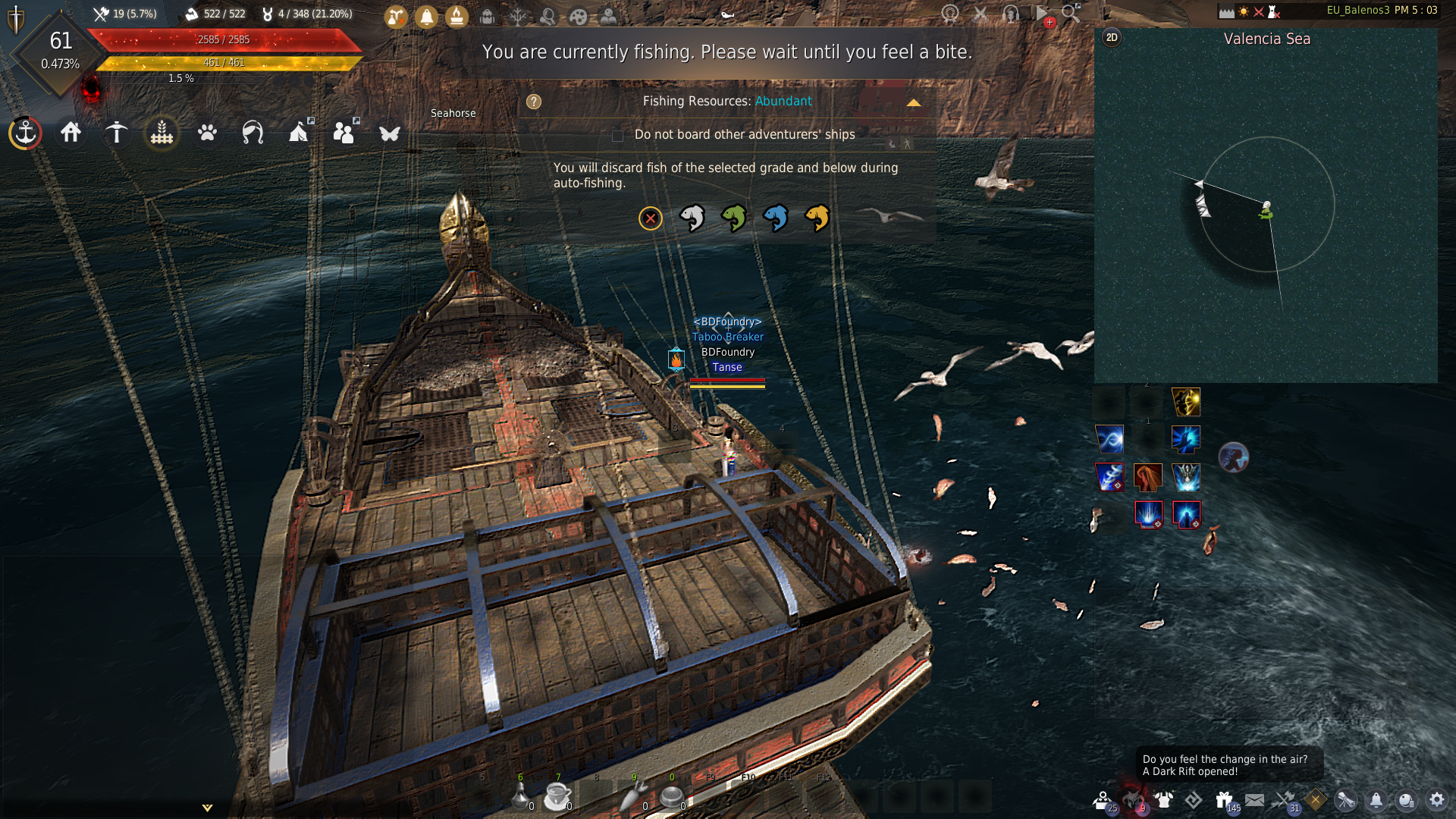The height and width of the screenshot is (819, 1456).
Task: Open the gear settings menu
Action: pyautogui.click(x=1436, y=799)
